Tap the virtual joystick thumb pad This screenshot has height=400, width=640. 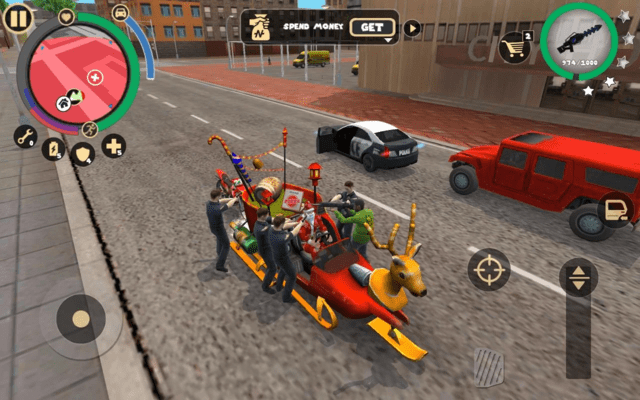coord(80,319)
